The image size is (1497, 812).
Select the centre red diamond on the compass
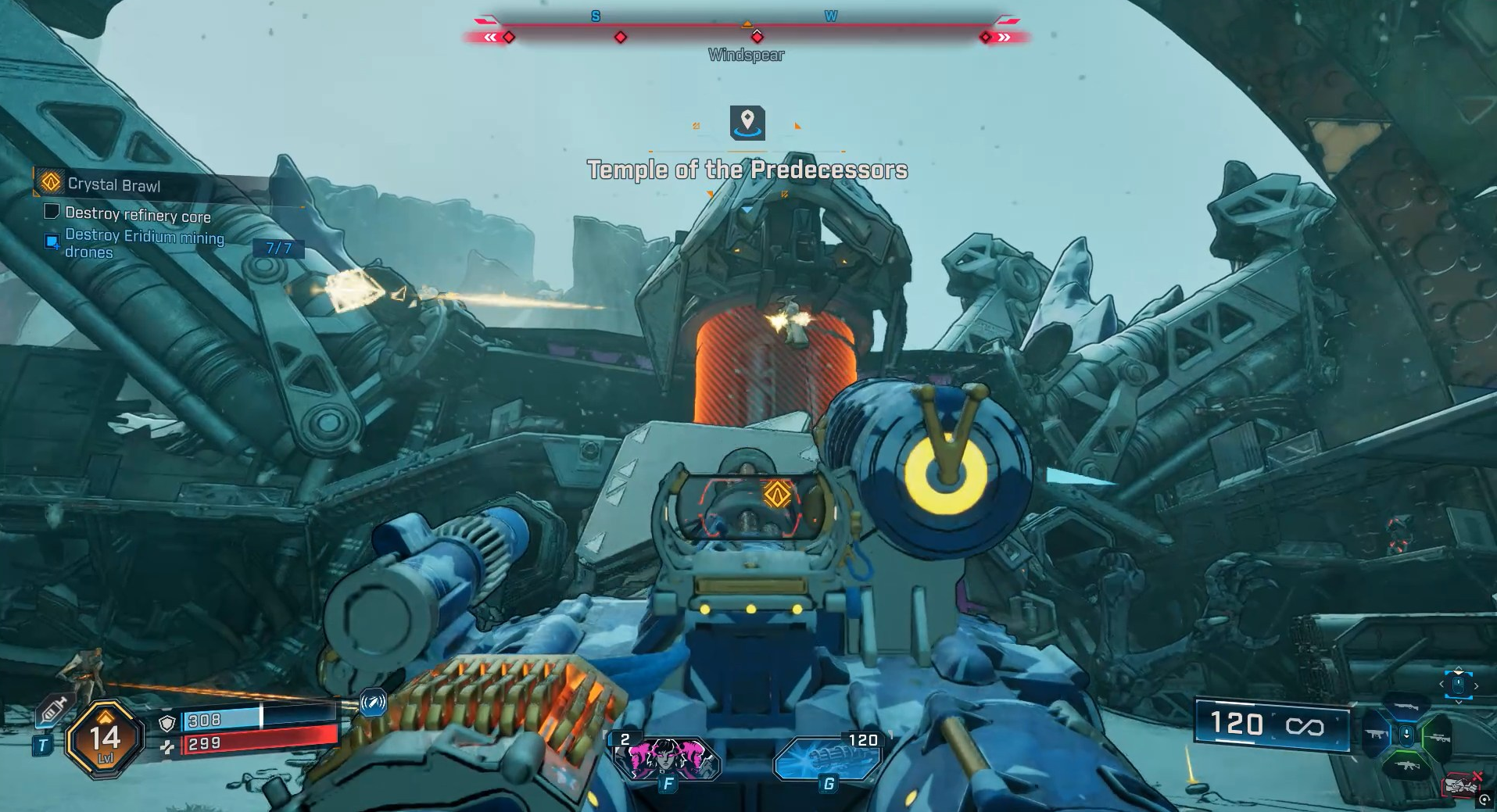tap(756, 37)
